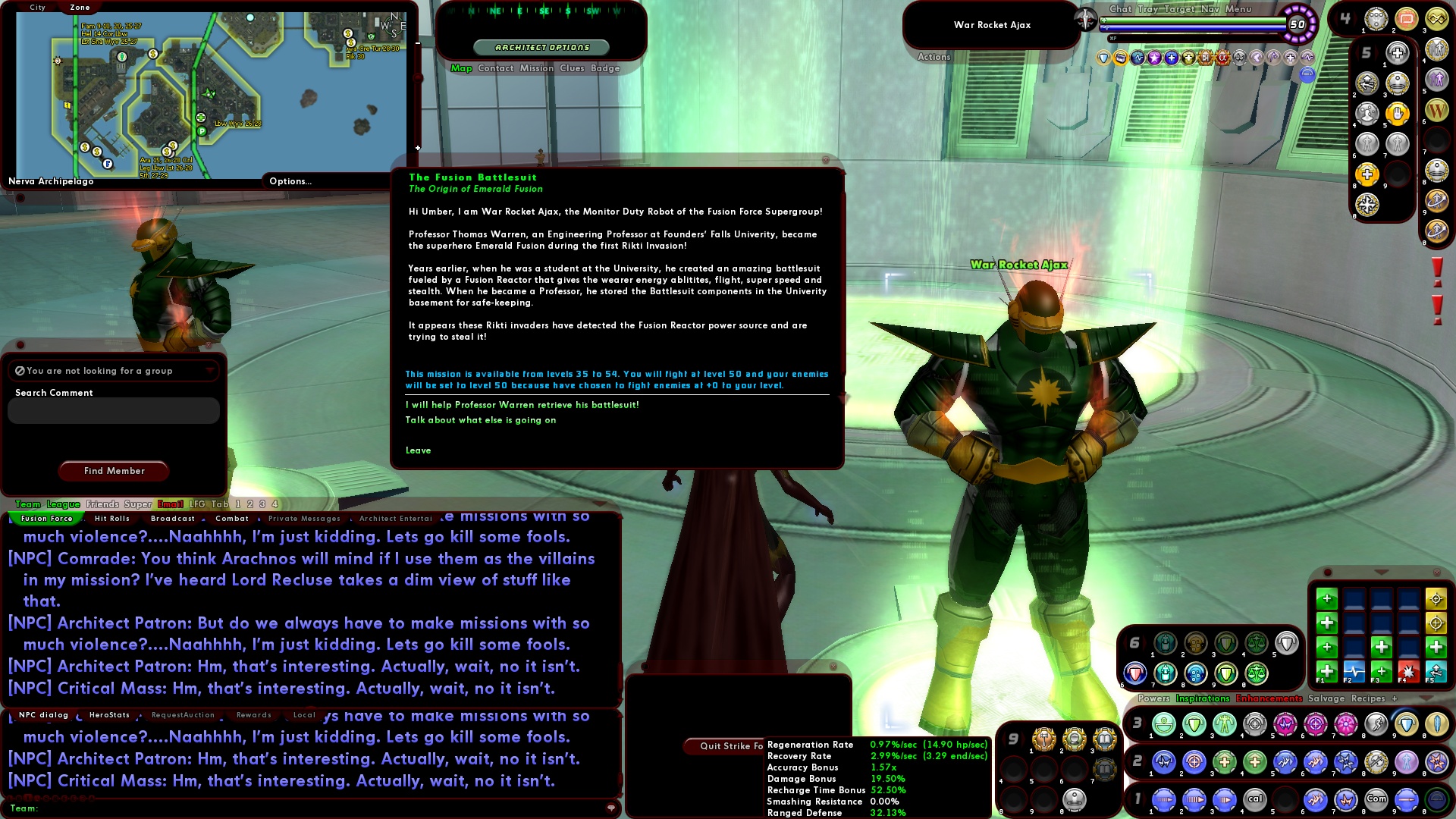Click the gold W power icon

coord(1436,111)
